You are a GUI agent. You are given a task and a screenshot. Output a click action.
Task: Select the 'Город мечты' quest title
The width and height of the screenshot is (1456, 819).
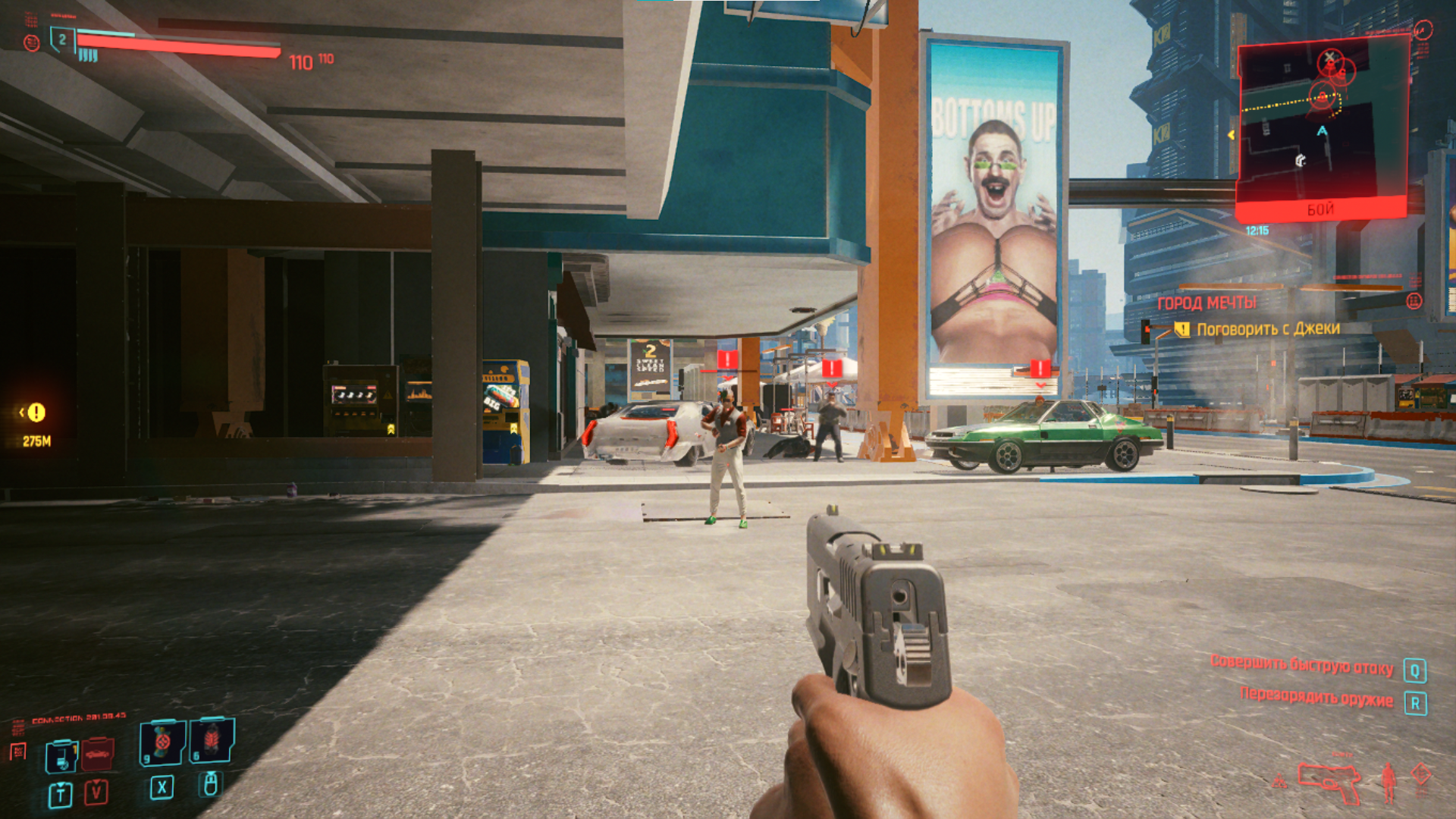coord(1206,303)
